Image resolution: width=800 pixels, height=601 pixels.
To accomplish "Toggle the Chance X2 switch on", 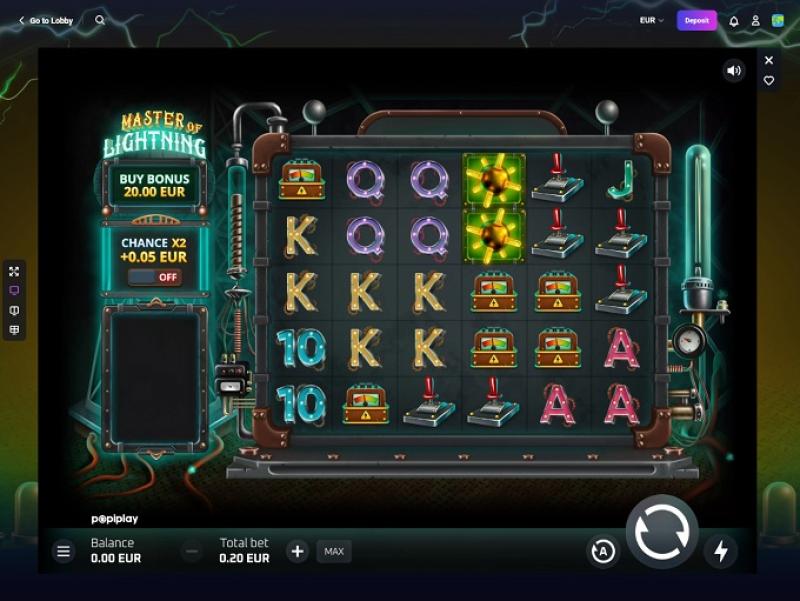I will pyautogui.click(x=155, y=277).
